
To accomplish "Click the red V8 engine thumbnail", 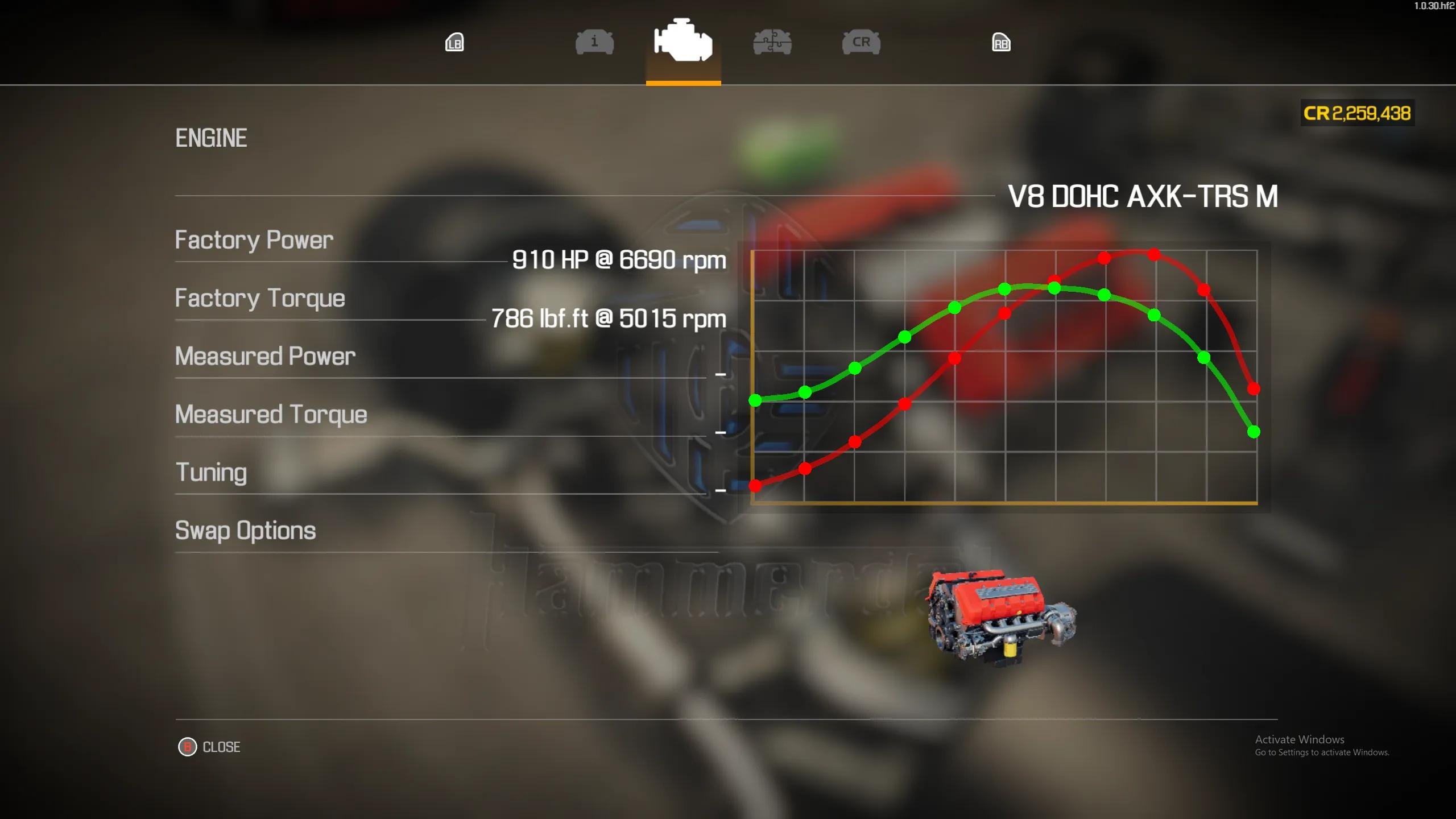I will point(1002,617).
